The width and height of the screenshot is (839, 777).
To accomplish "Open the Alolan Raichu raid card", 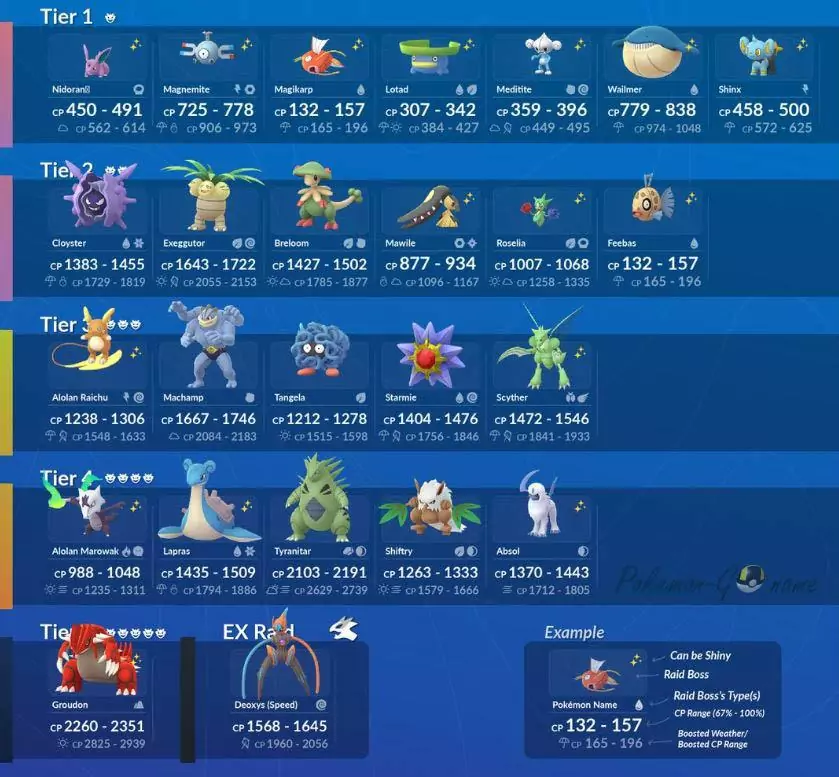I will tap(97, 396).
